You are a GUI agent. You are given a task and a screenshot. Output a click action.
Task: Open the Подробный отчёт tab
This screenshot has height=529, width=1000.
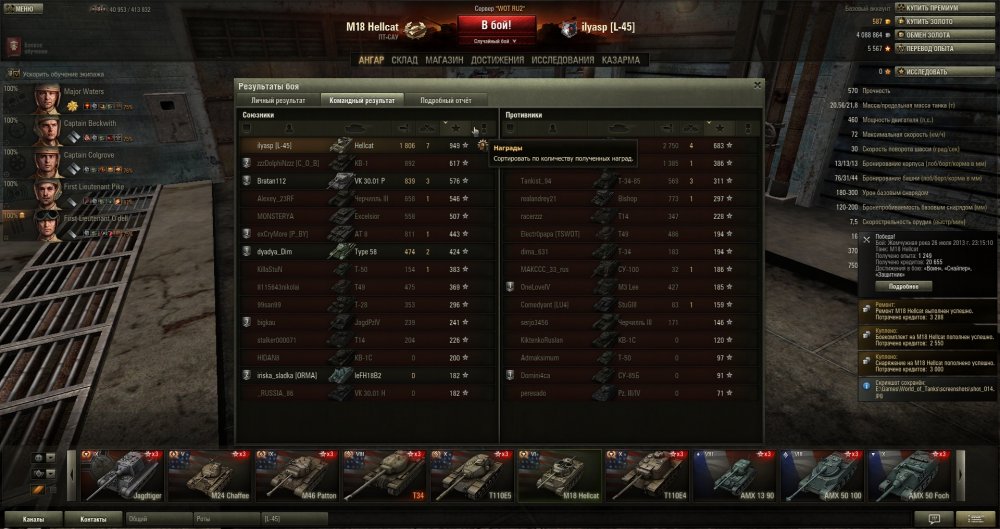click(439, 100)
